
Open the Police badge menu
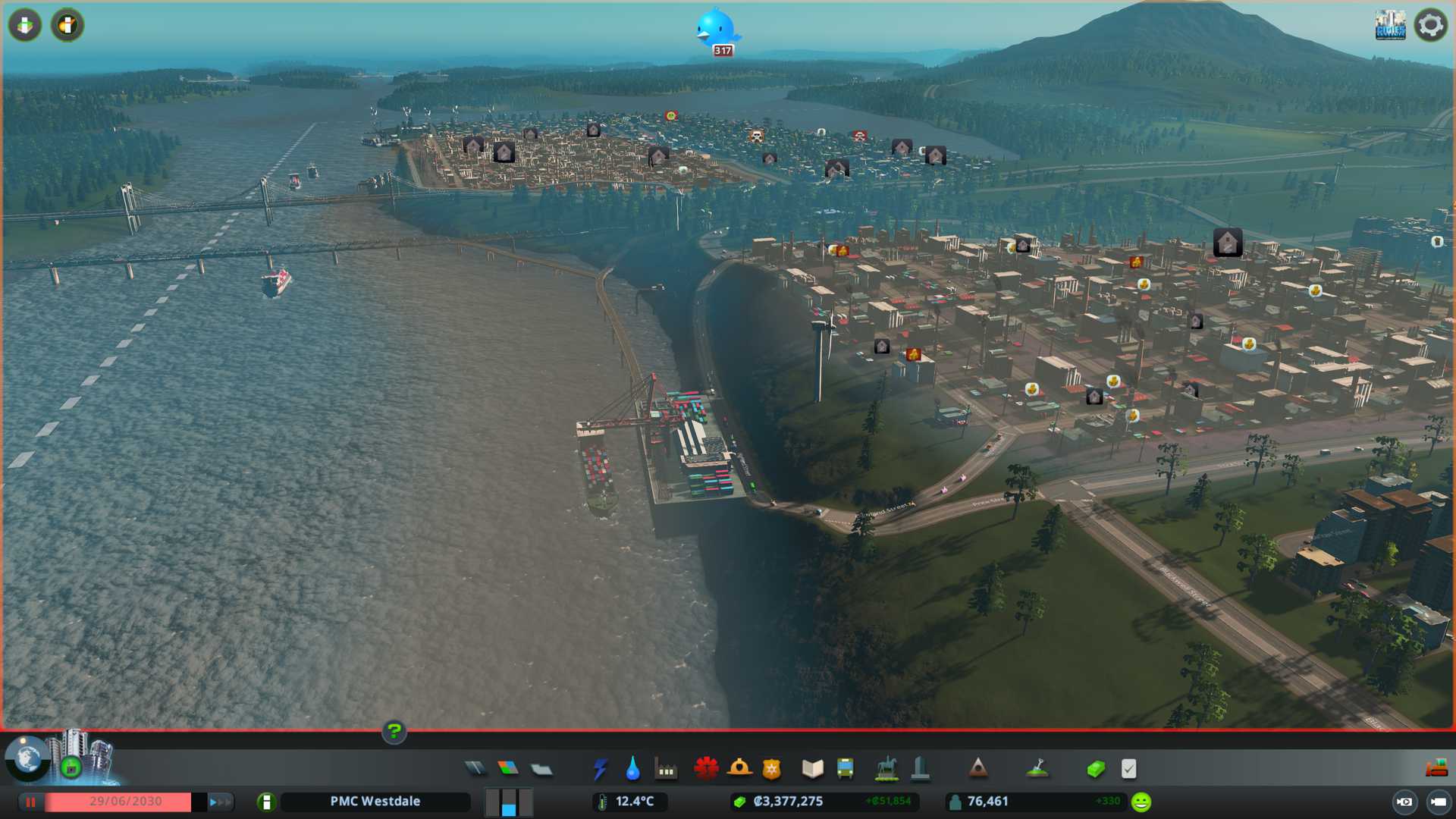point(772,769)
